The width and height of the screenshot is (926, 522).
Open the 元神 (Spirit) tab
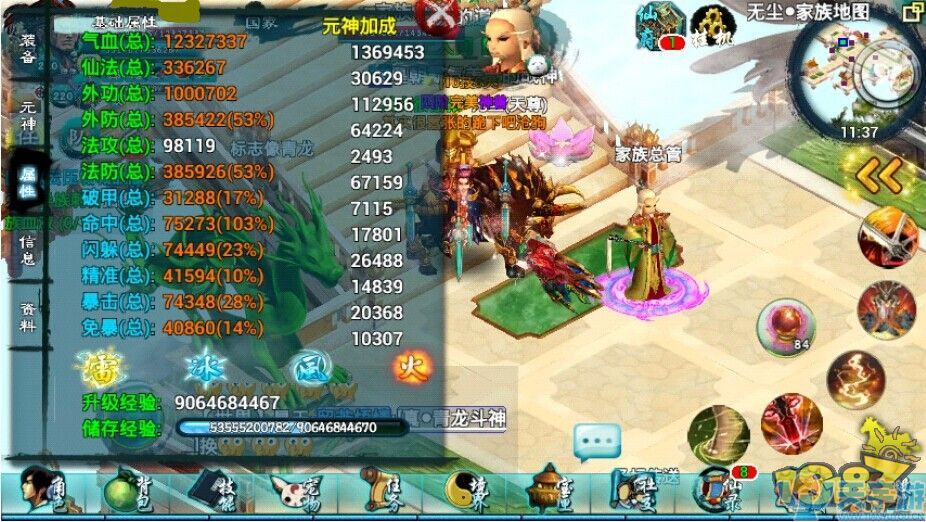tap(27, 117)
